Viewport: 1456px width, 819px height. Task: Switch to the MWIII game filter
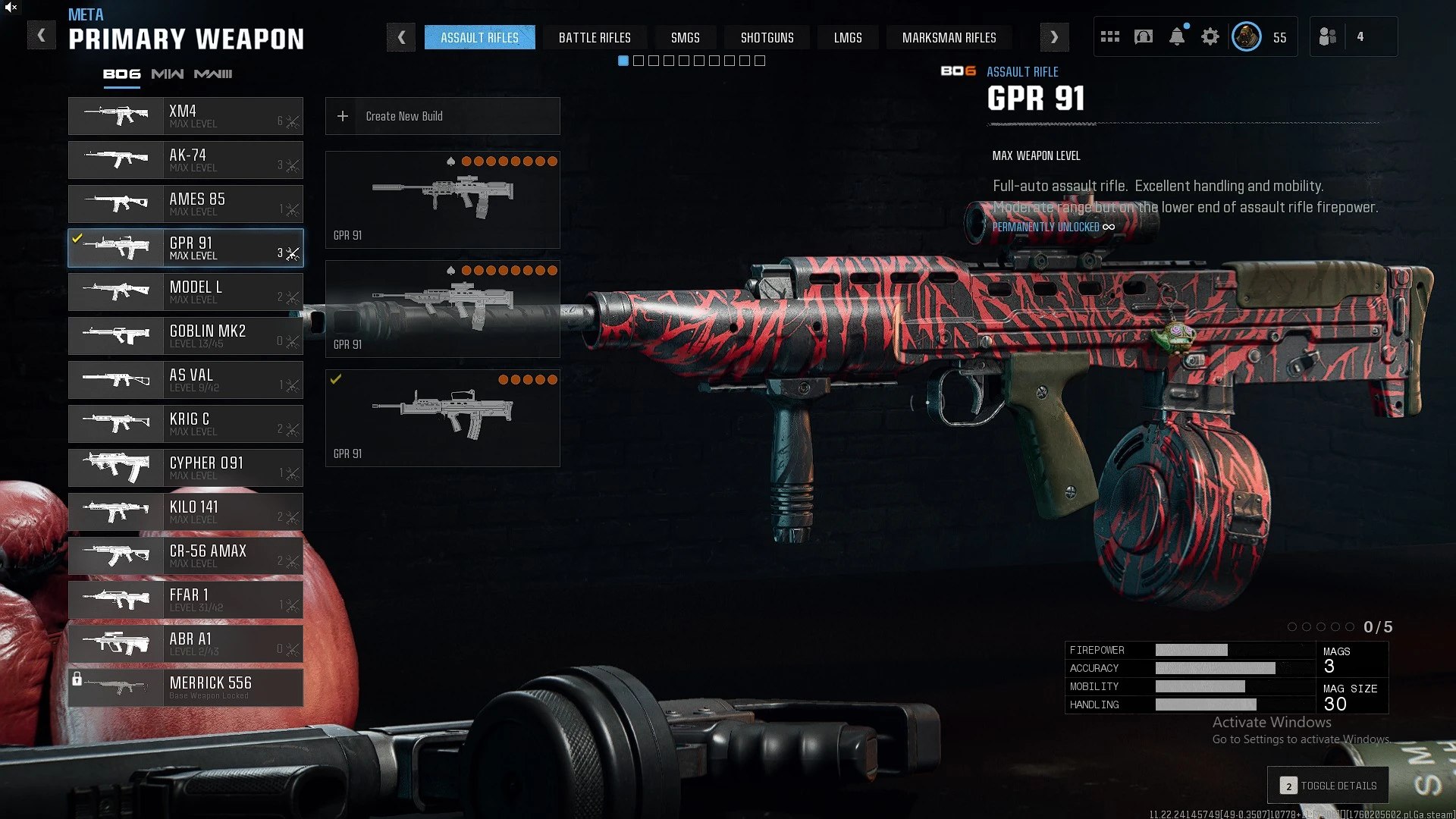(x=213, y=74)
